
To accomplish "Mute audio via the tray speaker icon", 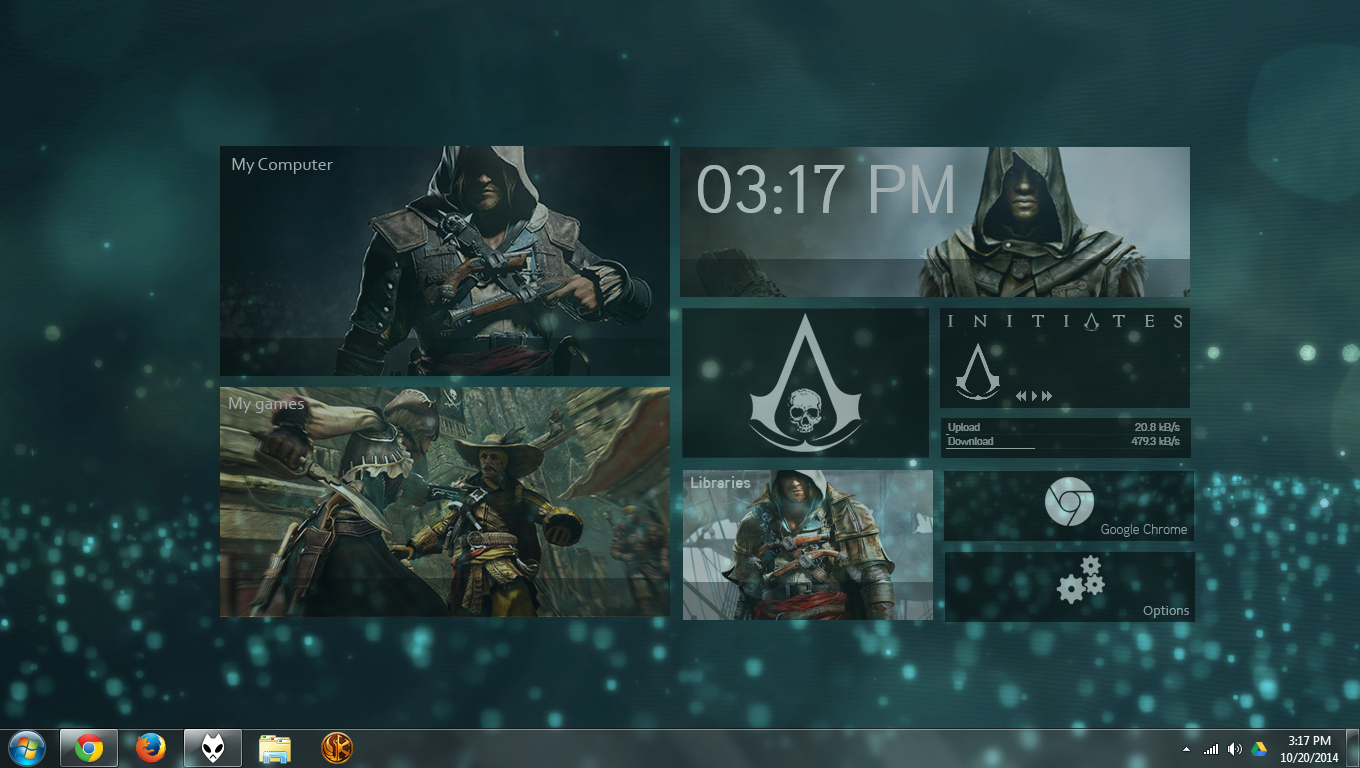I will (x=1234, y=748).
